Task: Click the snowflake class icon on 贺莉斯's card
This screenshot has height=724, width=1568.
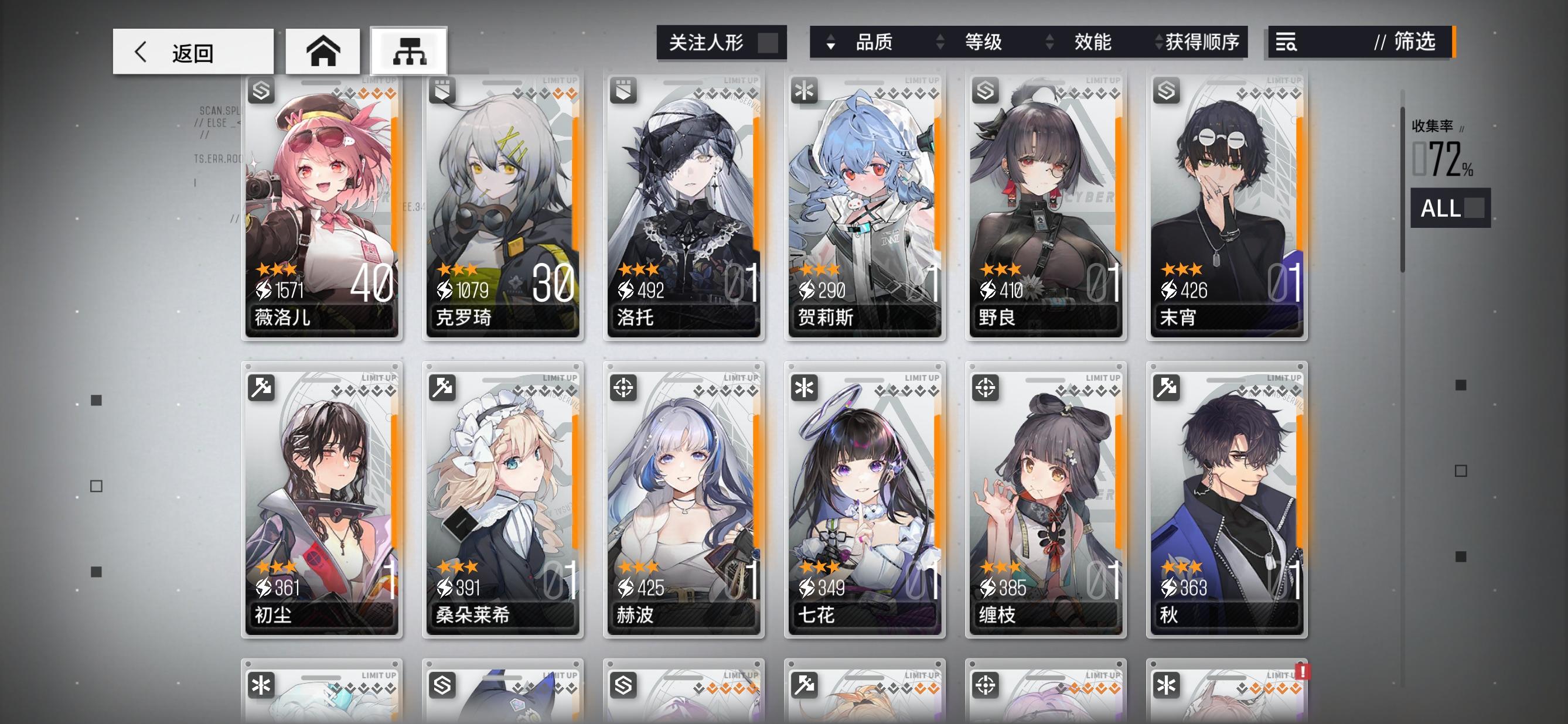Action: pyautogui.click(x=805, y=91)
